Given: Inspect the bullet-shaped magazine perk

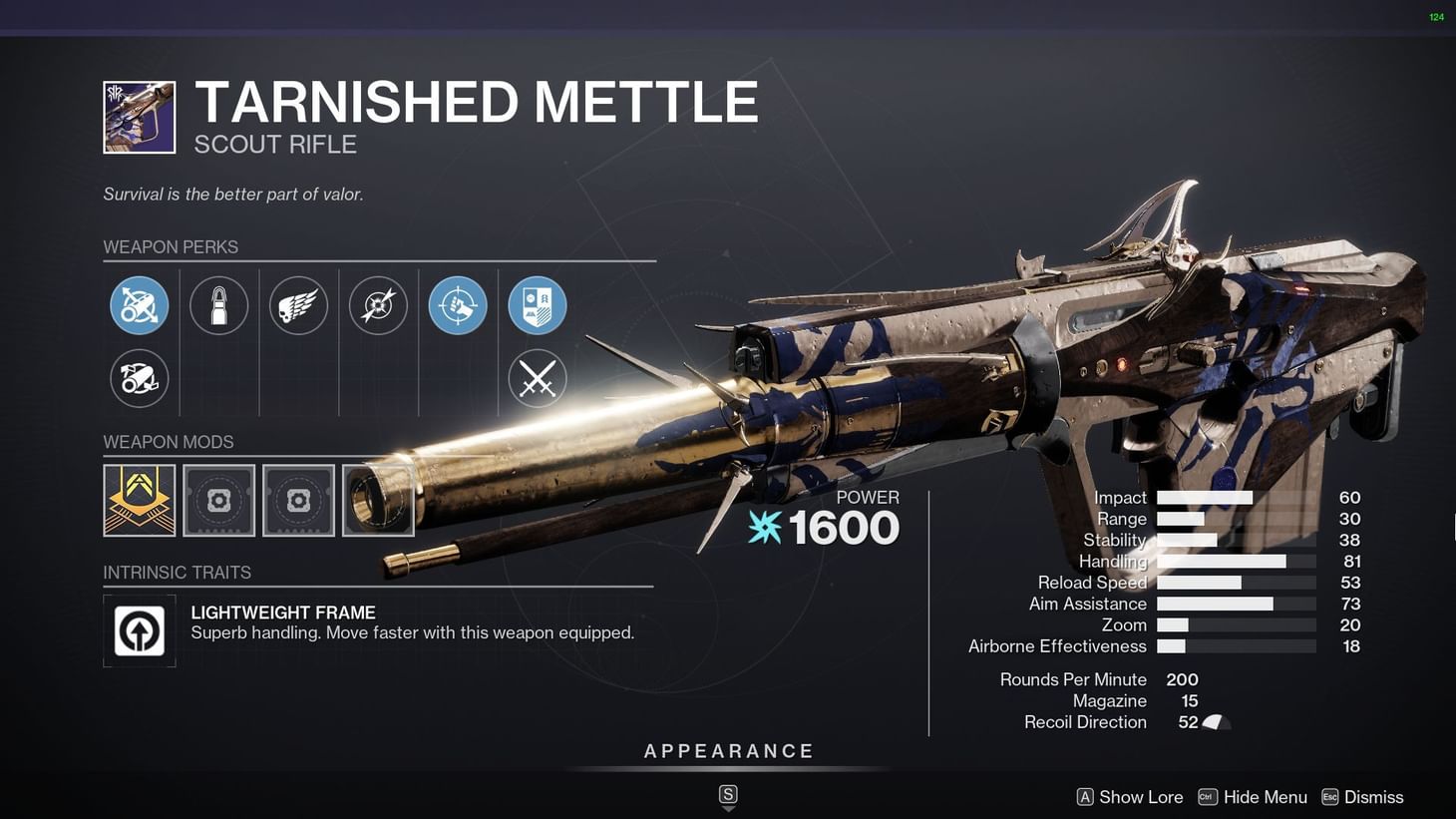Looking at the screenshot, I should (218, 305).
